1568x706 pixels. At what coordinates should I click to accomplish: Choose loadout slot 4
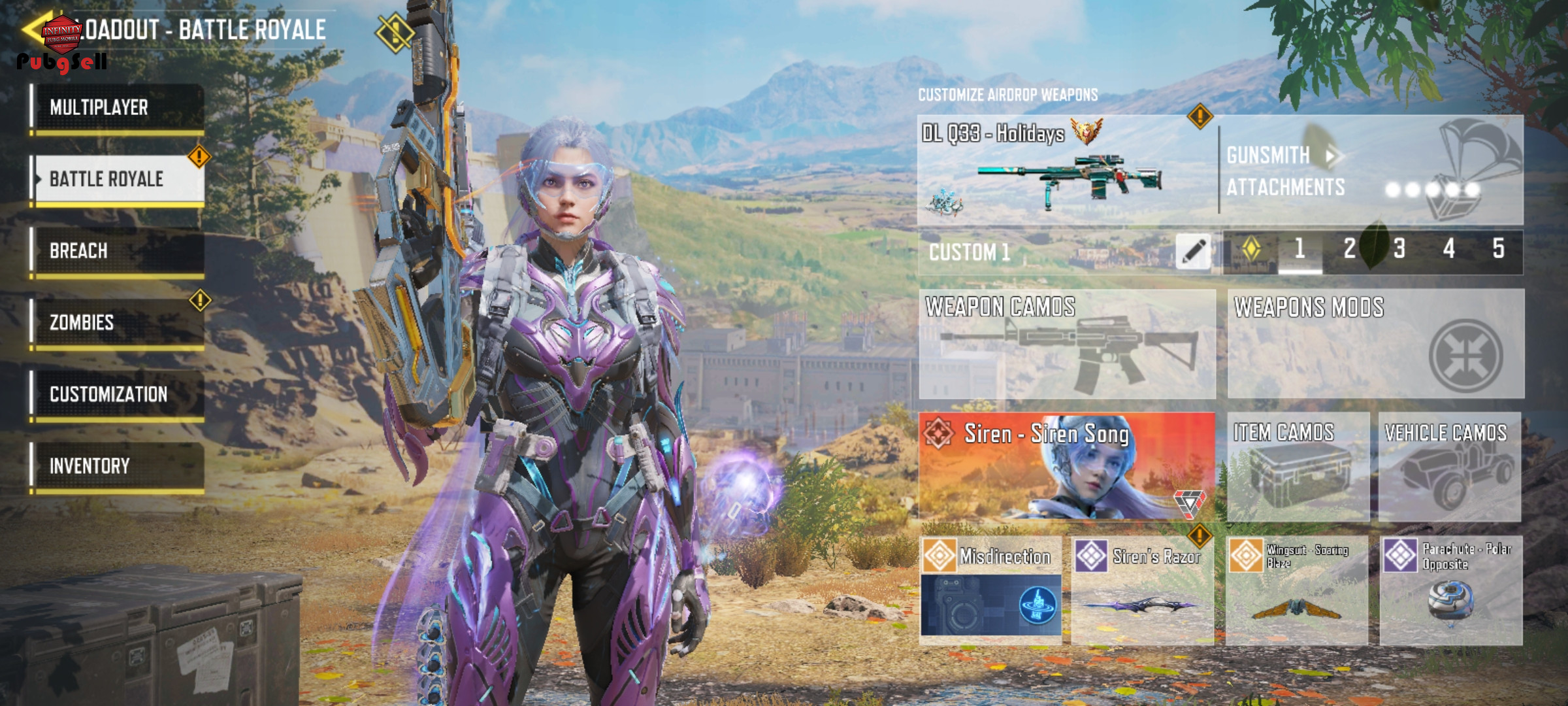(1449, 249)
